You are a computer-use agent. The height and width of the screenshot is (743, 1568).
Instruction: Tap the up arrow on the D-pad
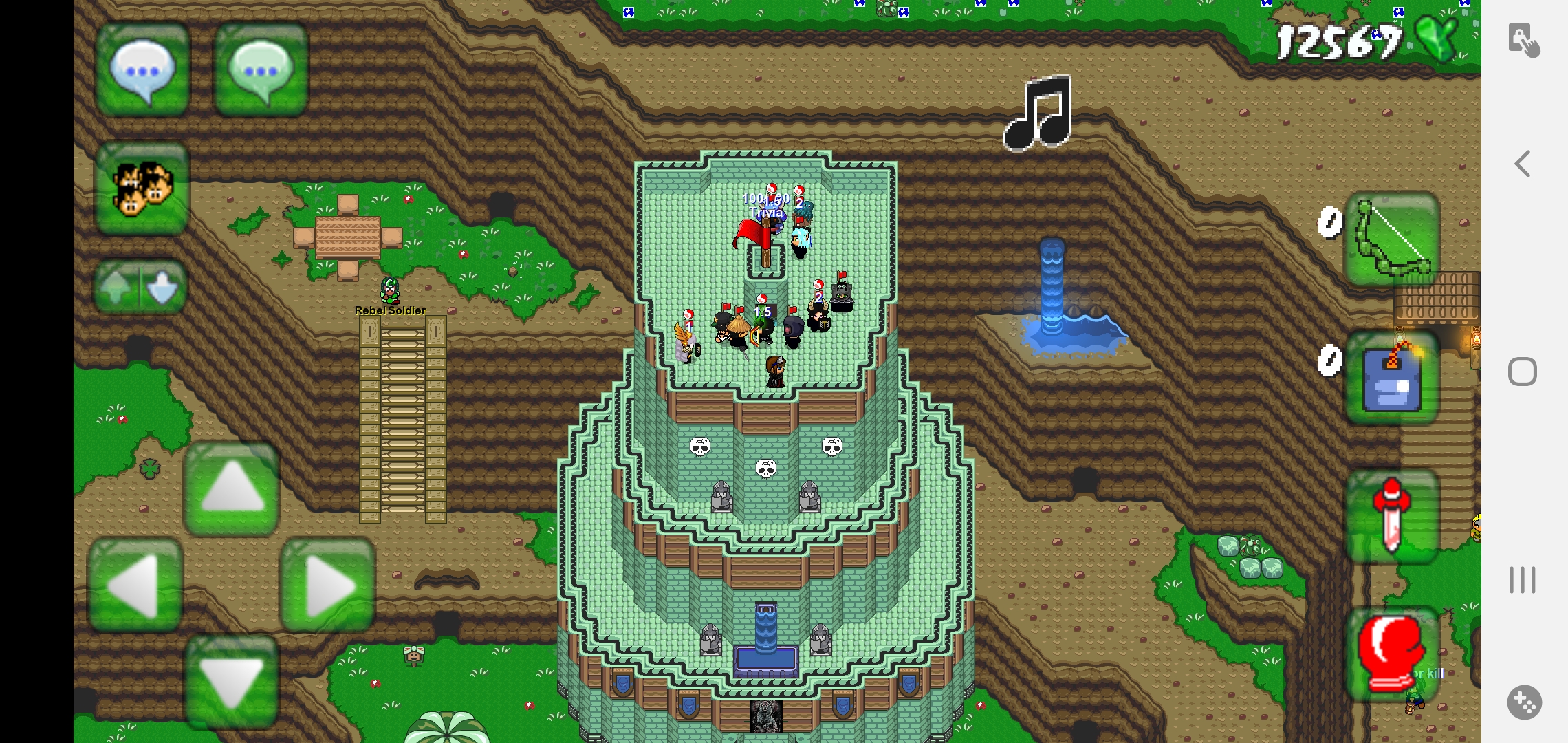click(232, 488)
